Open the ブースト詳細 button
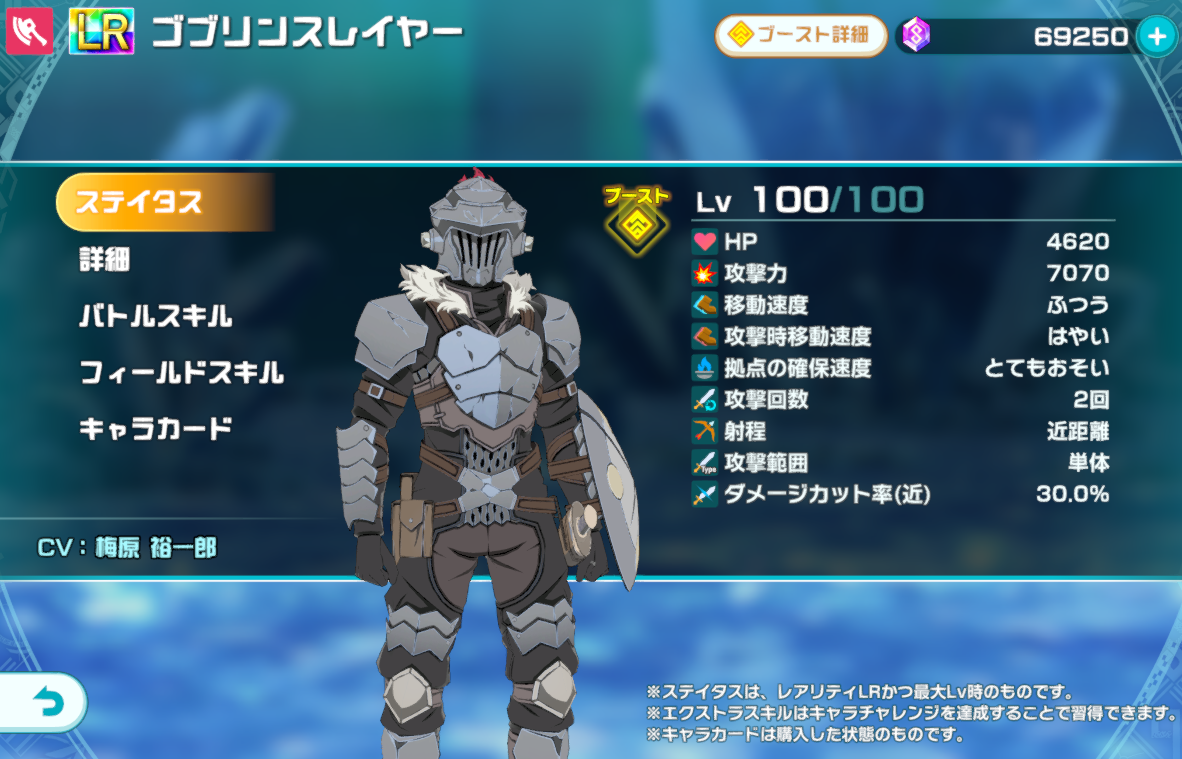 click(801, 36)
